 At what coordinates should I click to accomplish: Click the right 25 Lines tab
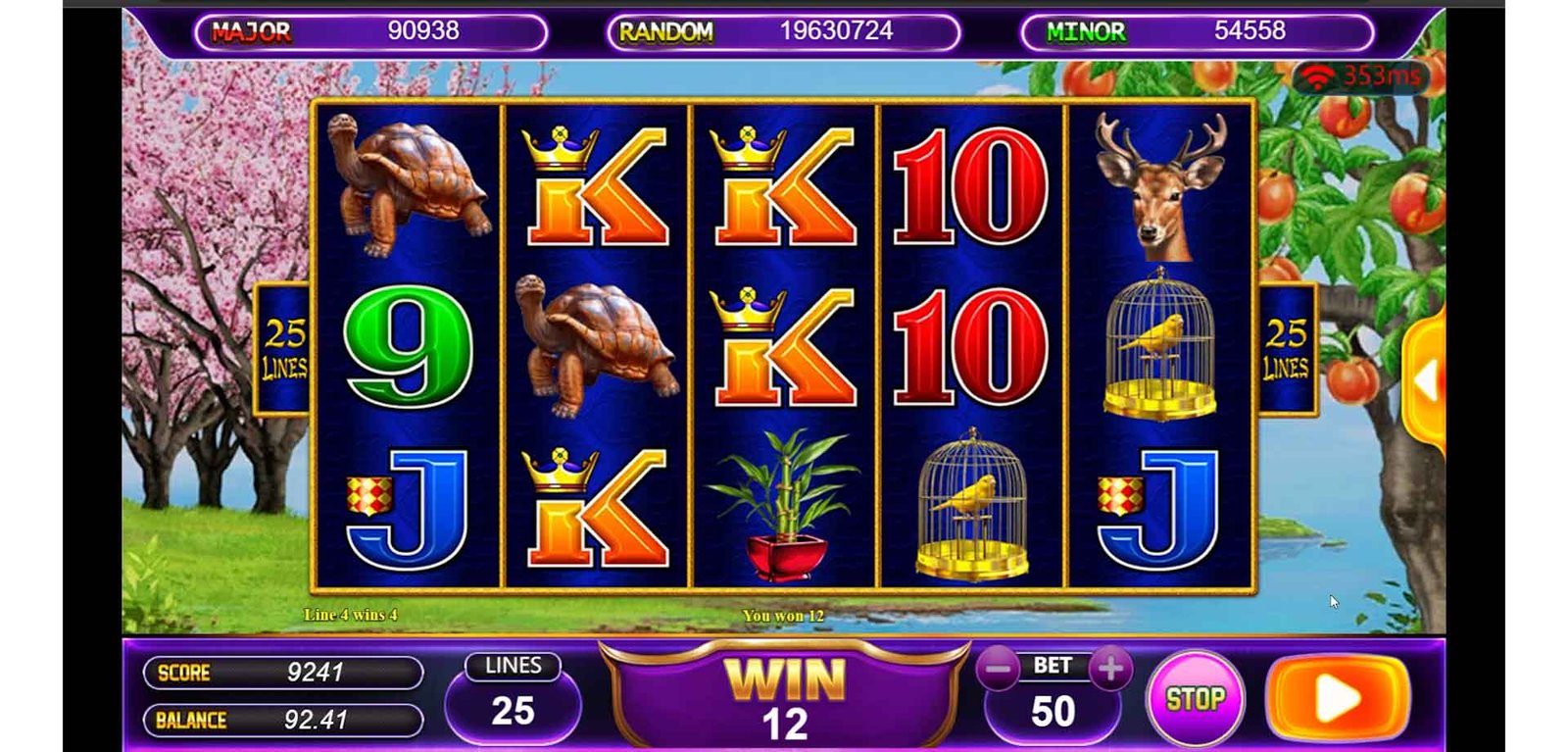tap(1286, 350)
